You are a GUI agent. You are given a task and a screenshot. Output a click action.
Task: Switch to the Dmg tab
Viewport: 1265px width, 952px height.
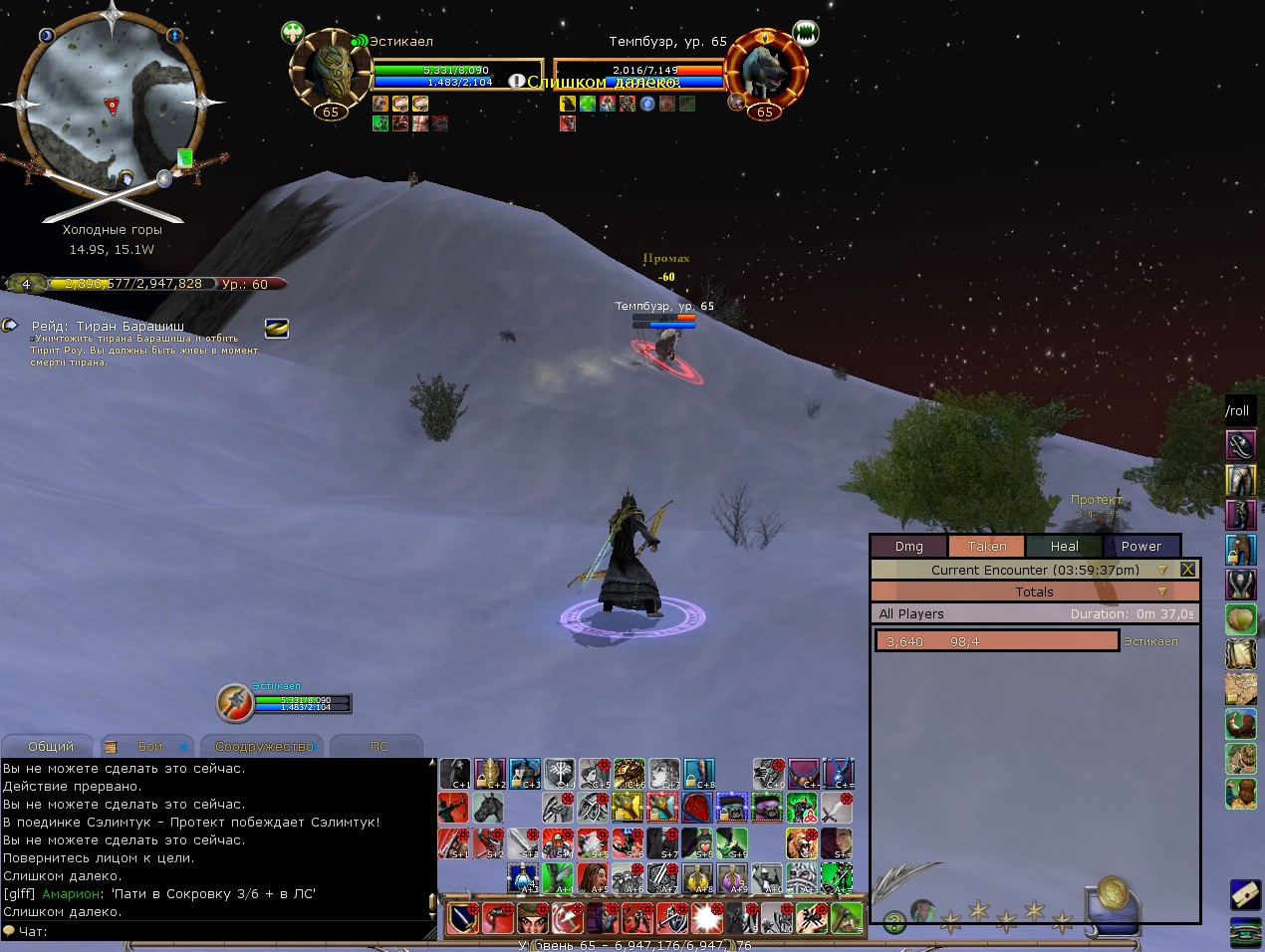[x=908, y=546]
